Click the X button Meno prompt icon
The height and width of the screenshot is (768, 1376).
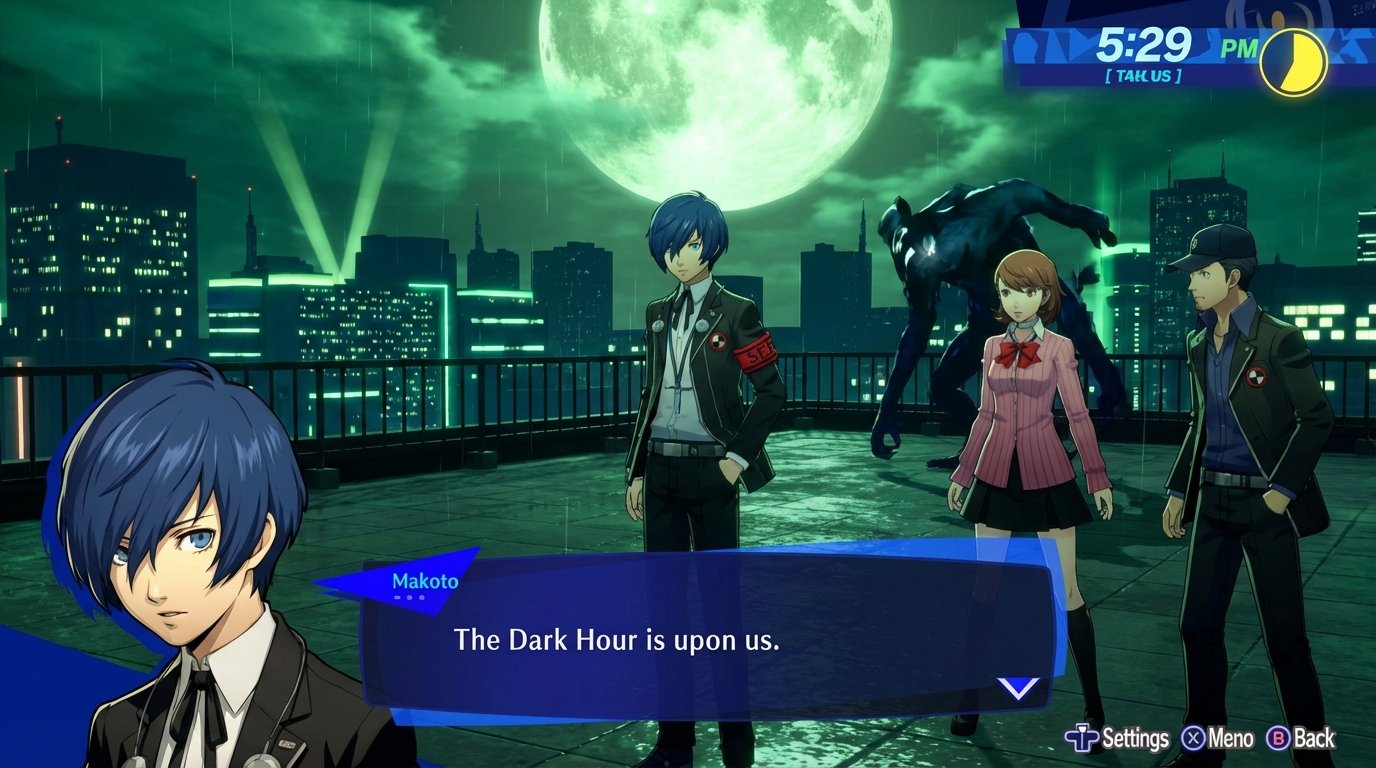[1194, 739]
